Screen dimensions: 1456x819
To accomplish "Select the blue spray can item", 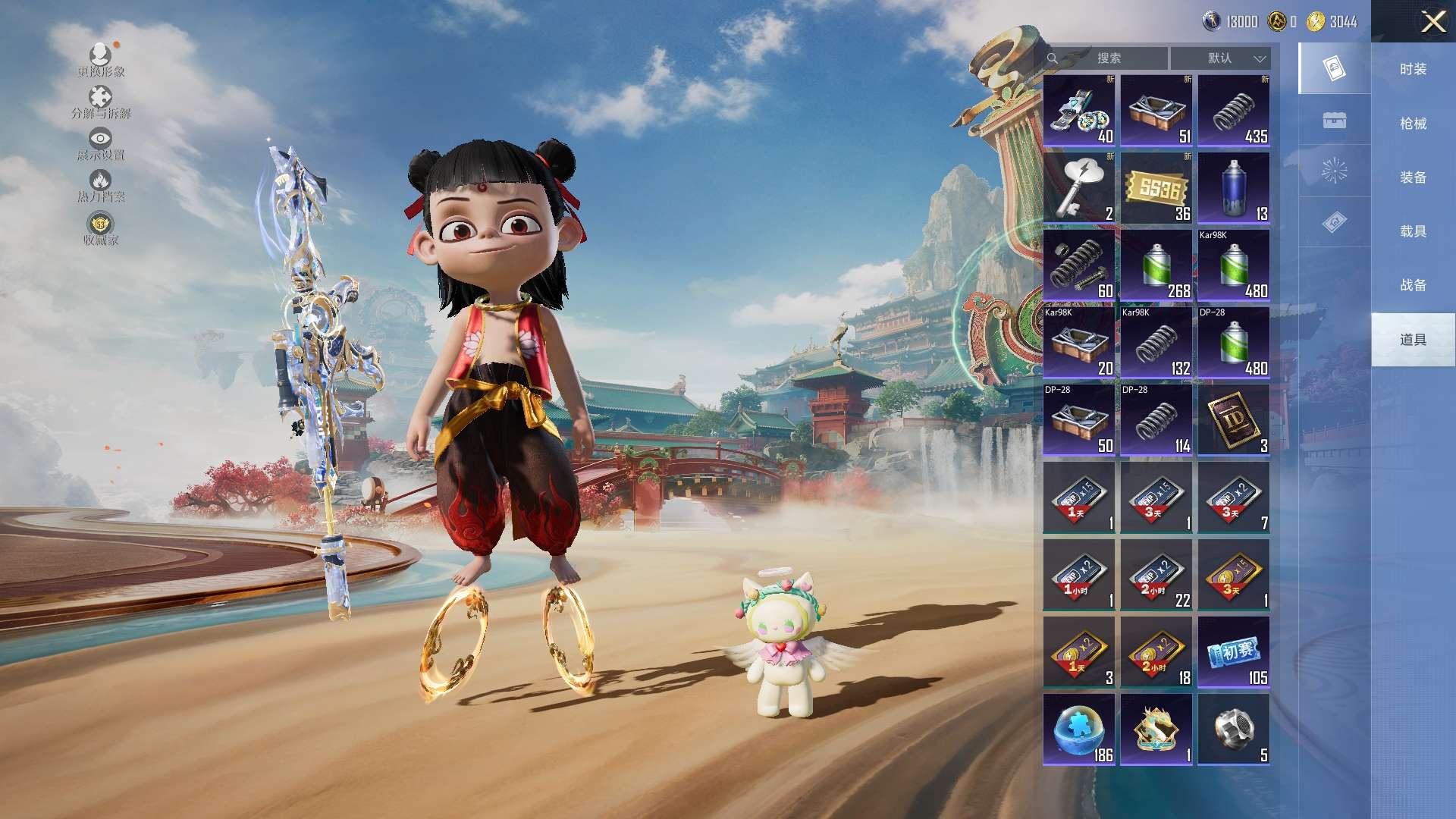I will pos(1234,188).
